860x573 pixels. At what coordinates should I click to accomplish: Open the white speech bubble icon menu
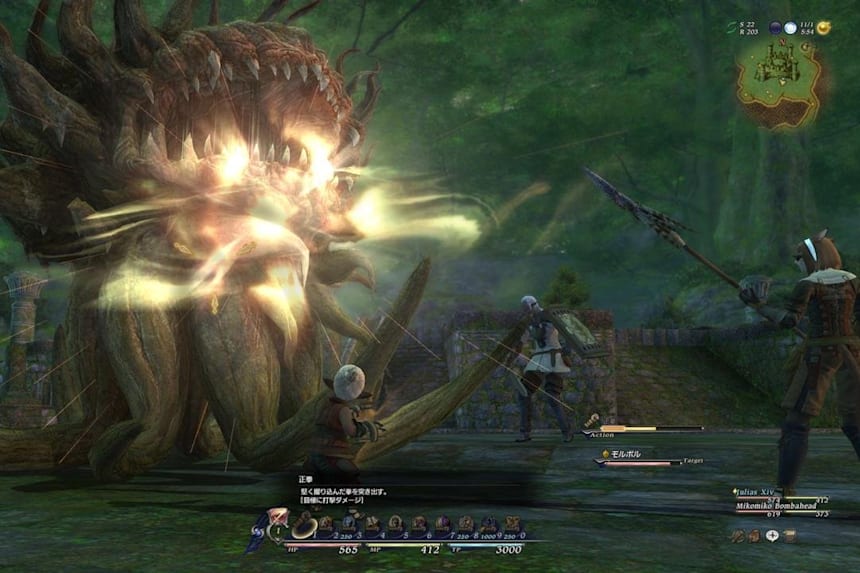pyautogui.click(x=772, y=536)
